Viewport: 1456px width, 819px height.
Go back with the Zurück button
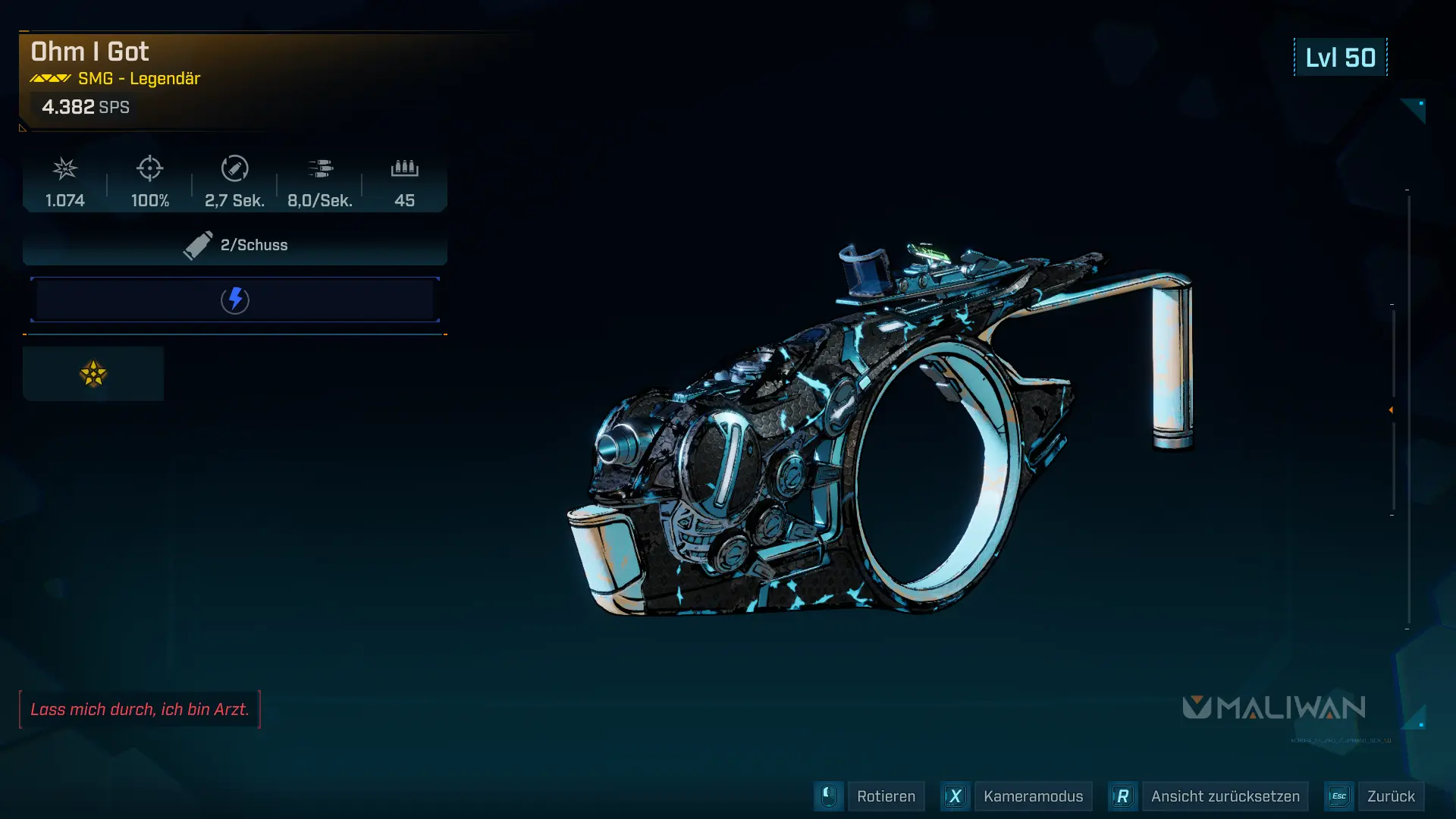tap(1390, 796)
